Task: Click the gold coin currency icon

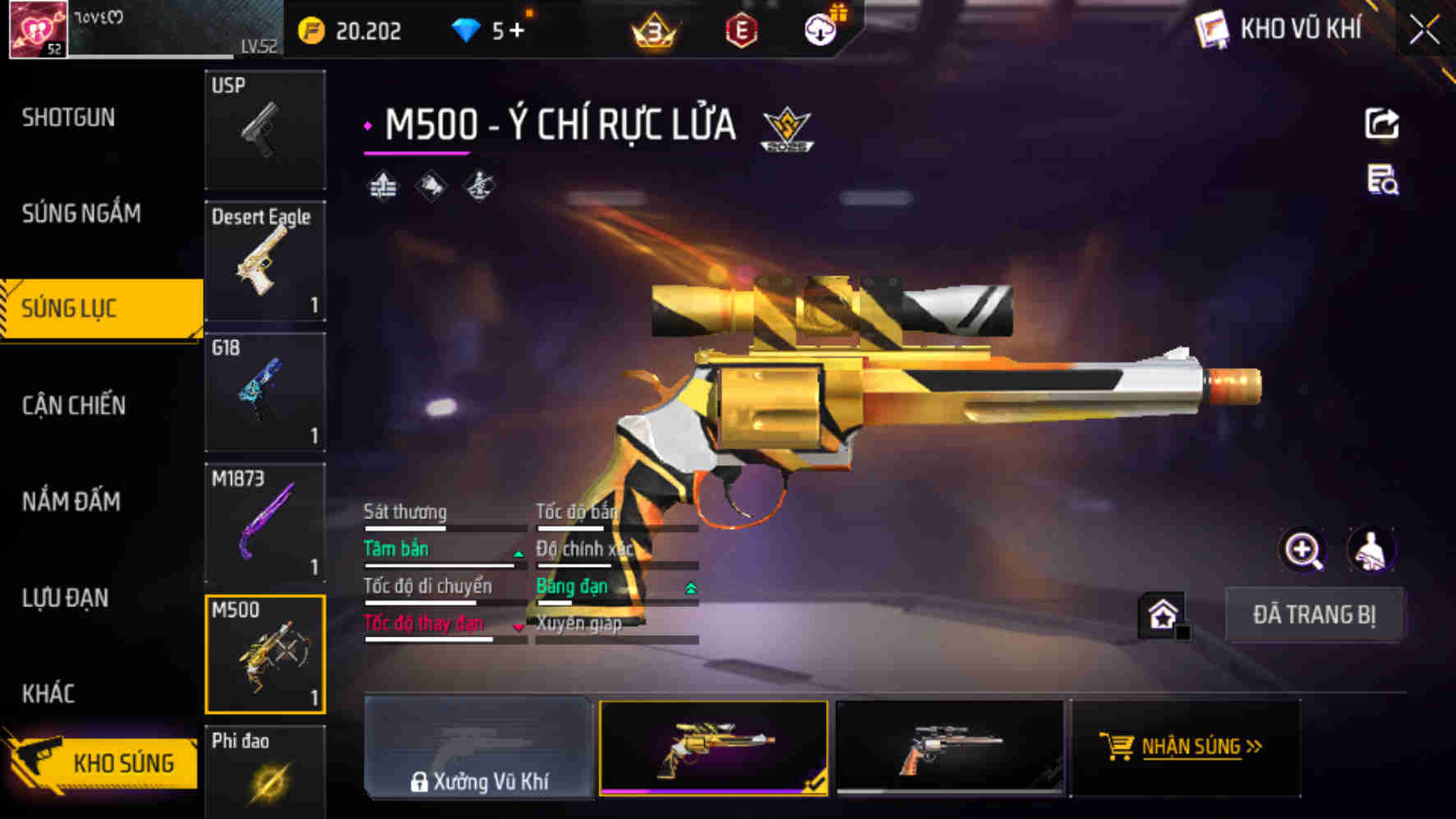Action: 311,29
